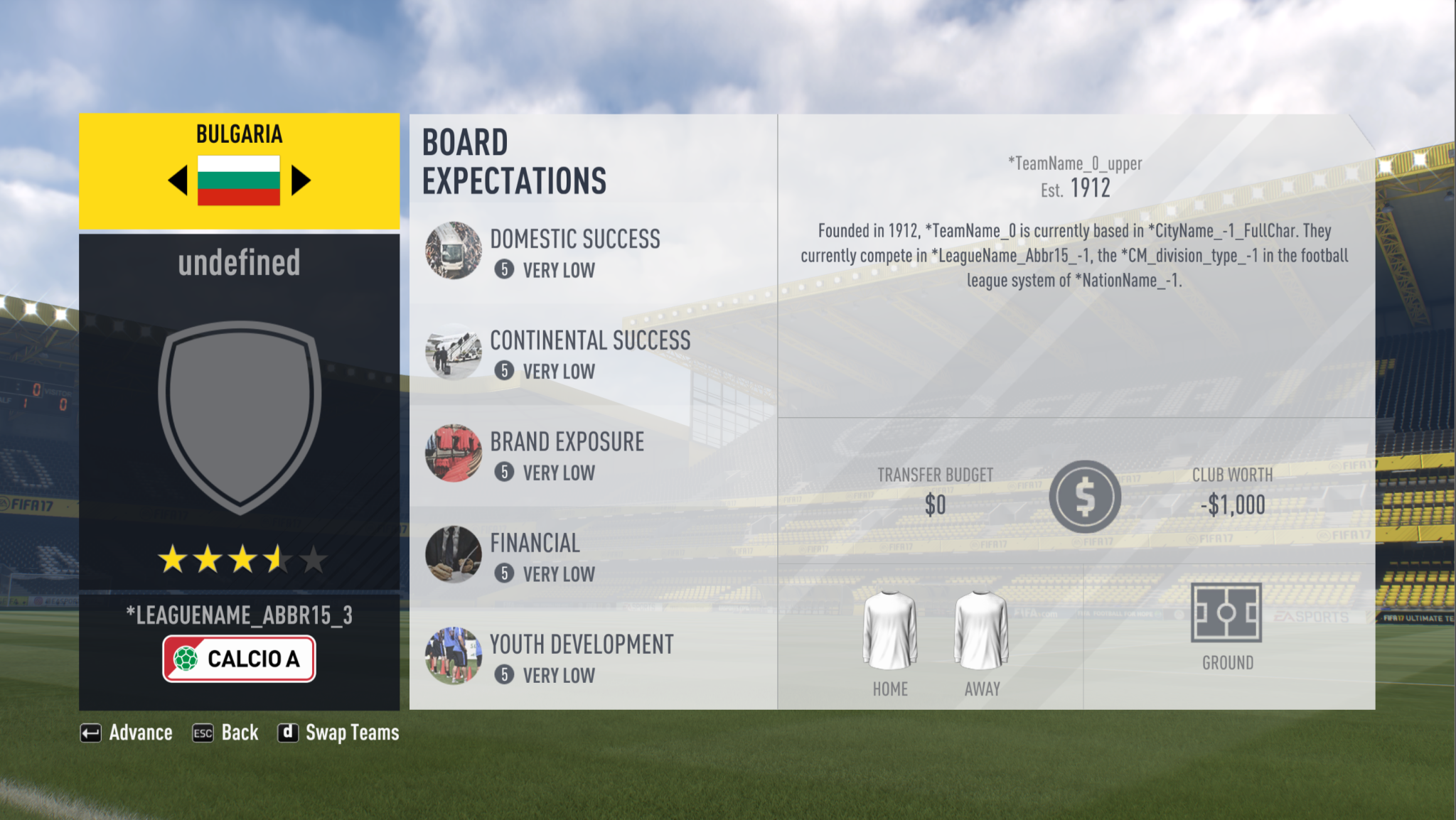Select the Brand Exposure expectation row
The height and width of the screenshot is (820, 1456).
point(567,454)
